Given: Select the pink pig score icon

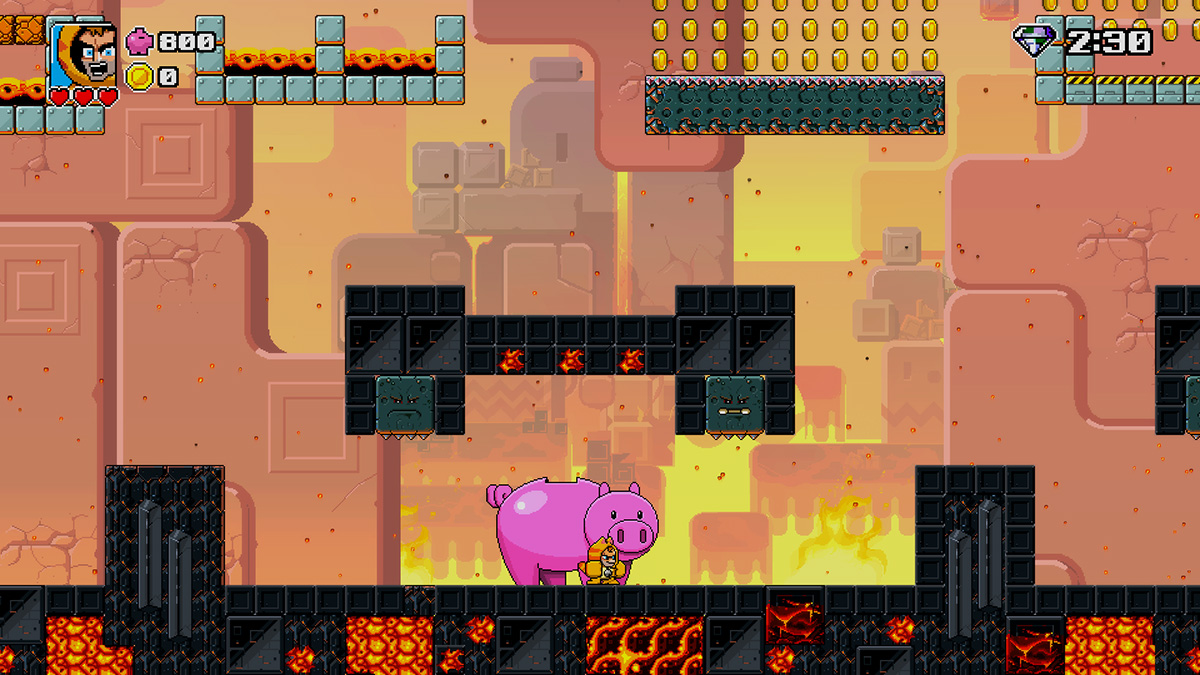Looking at the screenshot, I should [x=139, y=42].
